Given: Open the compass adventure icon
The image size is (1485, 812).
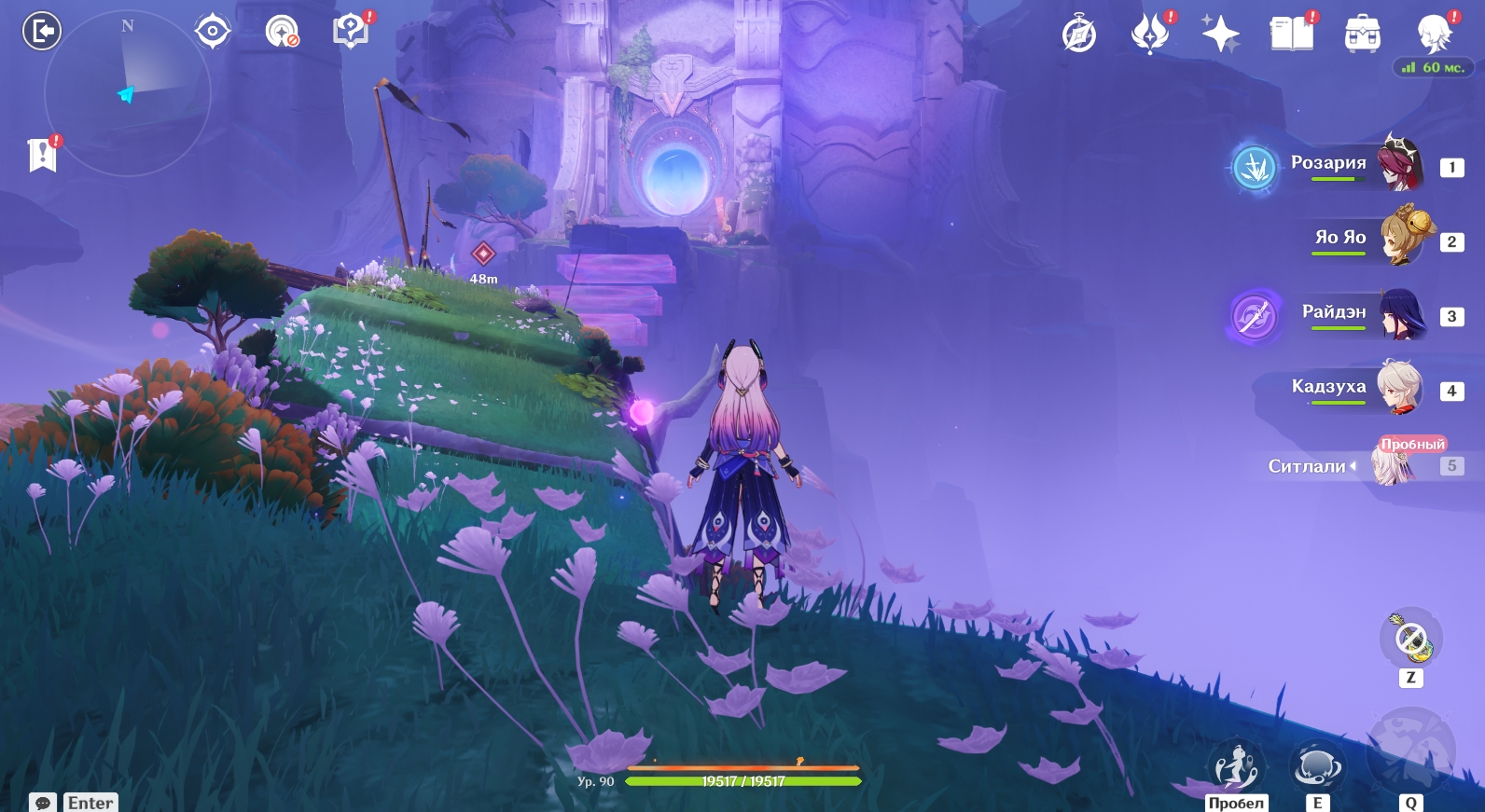Looking at the screenshot, I should point(1079,34).
